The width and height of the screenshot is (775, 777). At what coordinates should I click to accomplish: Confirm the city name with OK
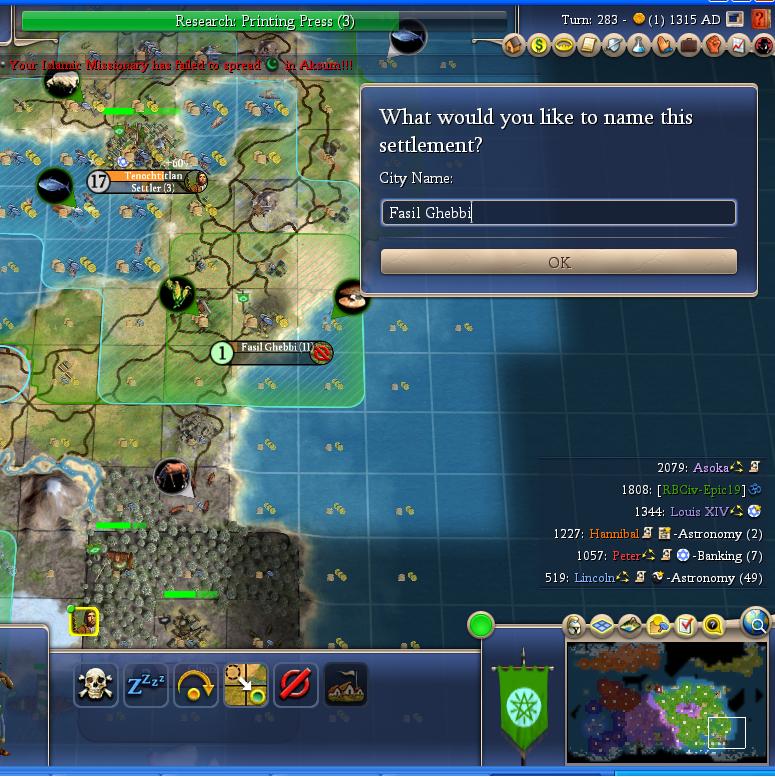pos(559,262)
